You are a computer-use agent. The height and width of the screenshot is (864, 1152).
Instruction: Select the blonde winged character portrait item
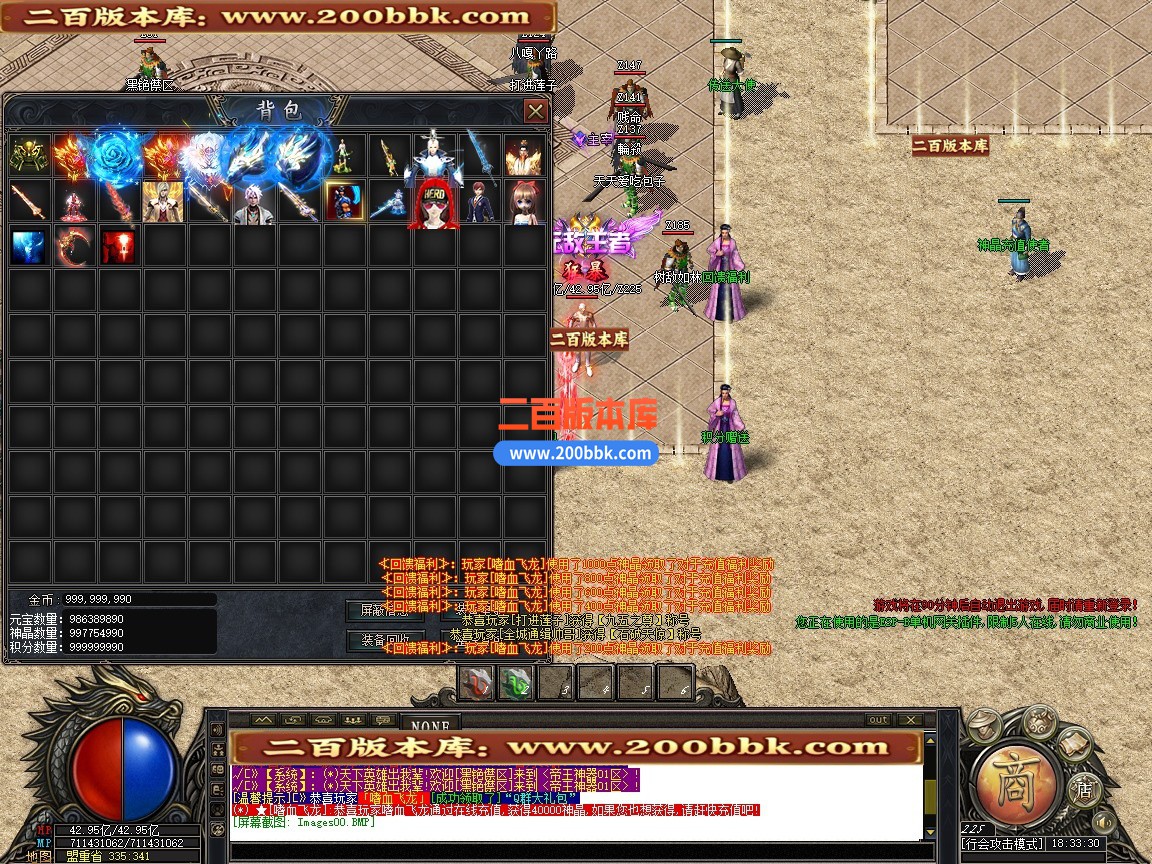(163, 201)
